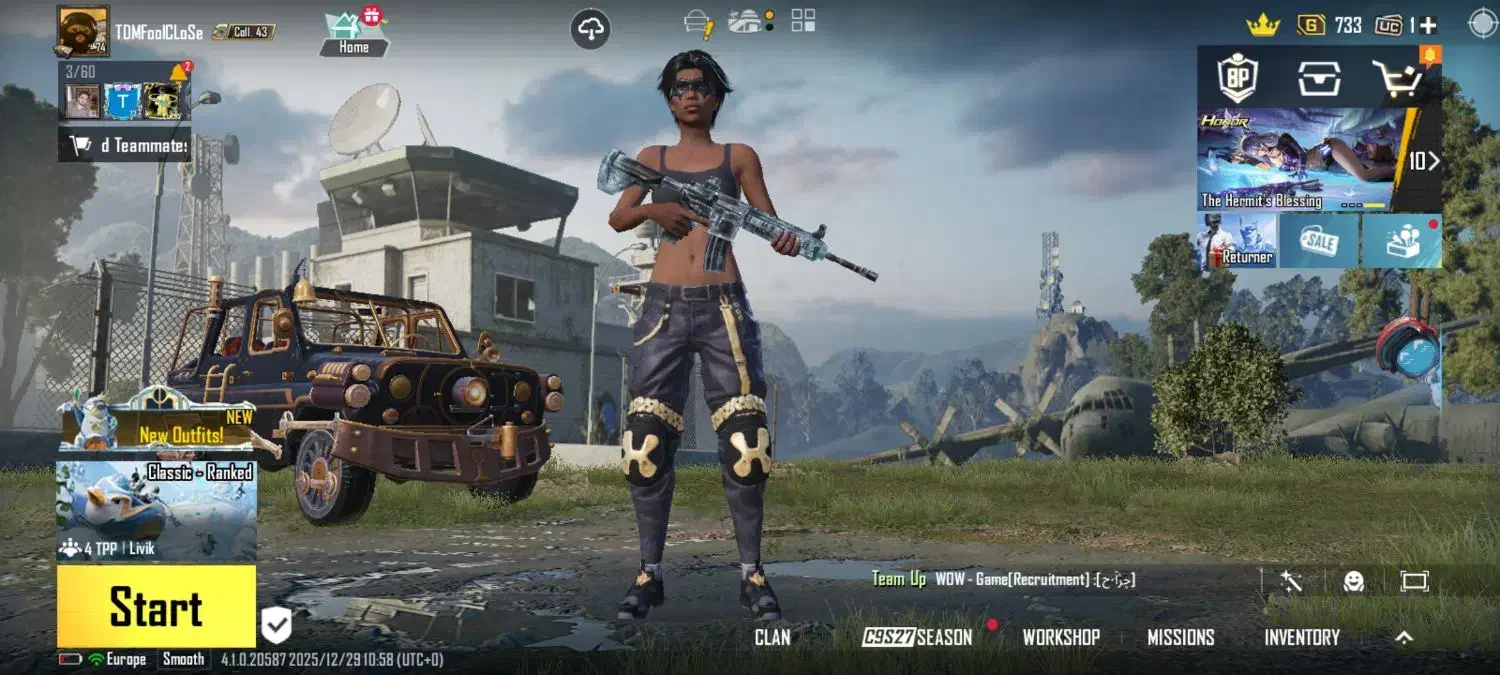Go to the Workshop
This screenshot has height=675, width=1500.
coord(1061,638)
